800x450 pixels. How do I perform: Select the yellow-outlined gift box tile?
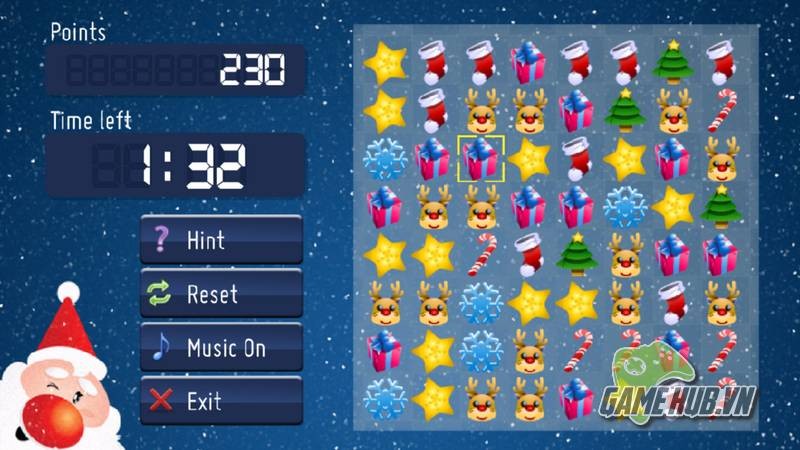(481, 158)
